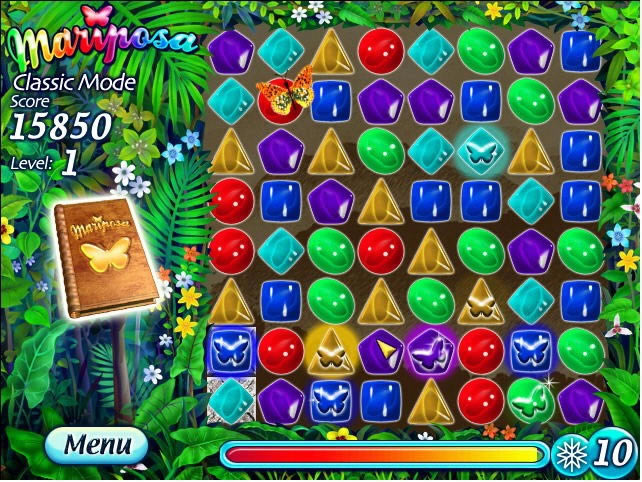This screenshot has width=642, height=482.
Task: Select the yellow-glowing gold butterfly triangle
Action: [332, 349]
